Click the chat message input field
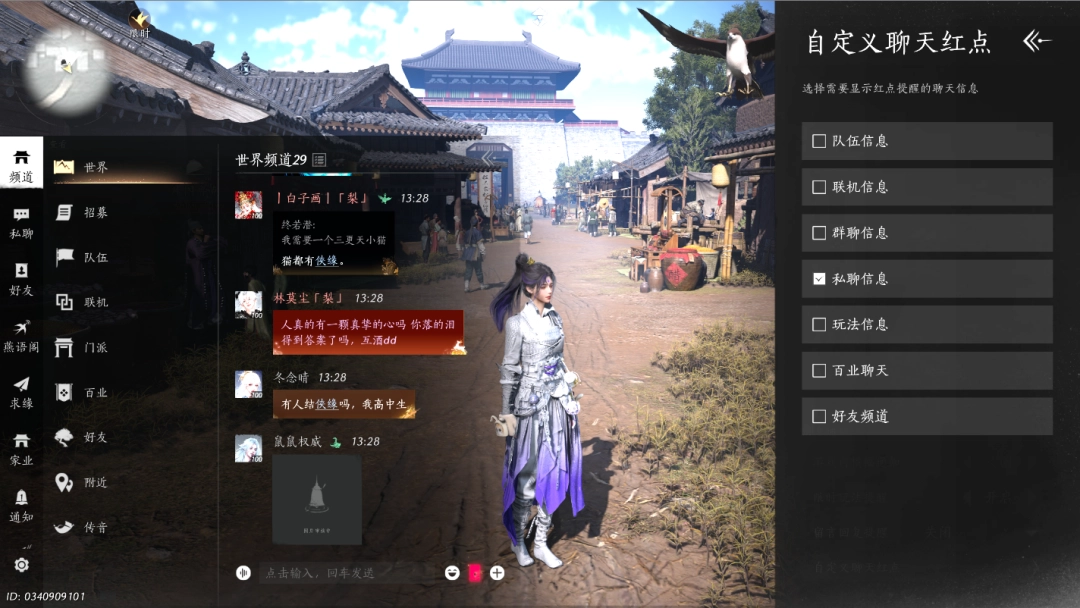Screen dimensions: 1080x608 [x=340, y=573]
